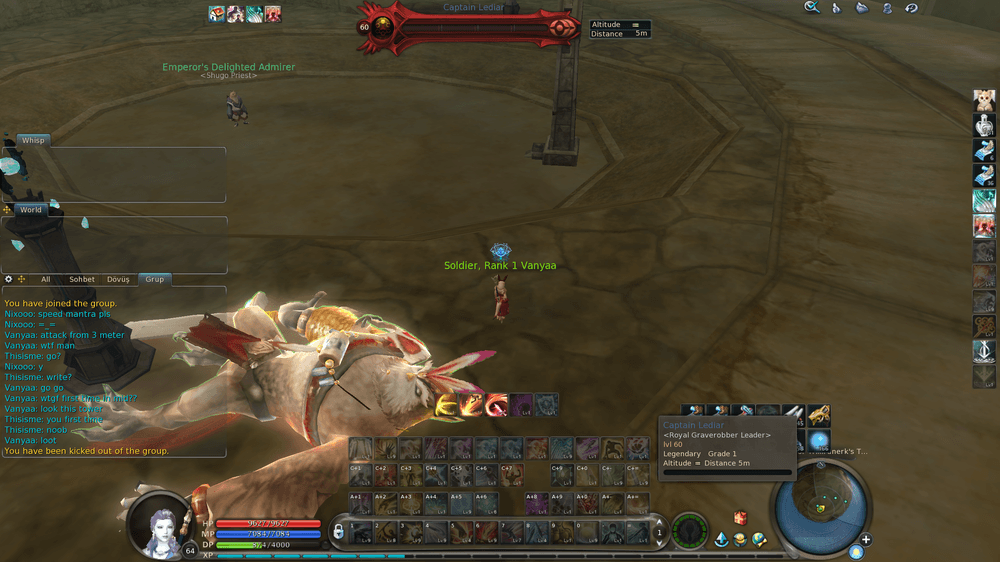Select the World chat window tab
The image size is (1000, 562).
pos(31,210)
